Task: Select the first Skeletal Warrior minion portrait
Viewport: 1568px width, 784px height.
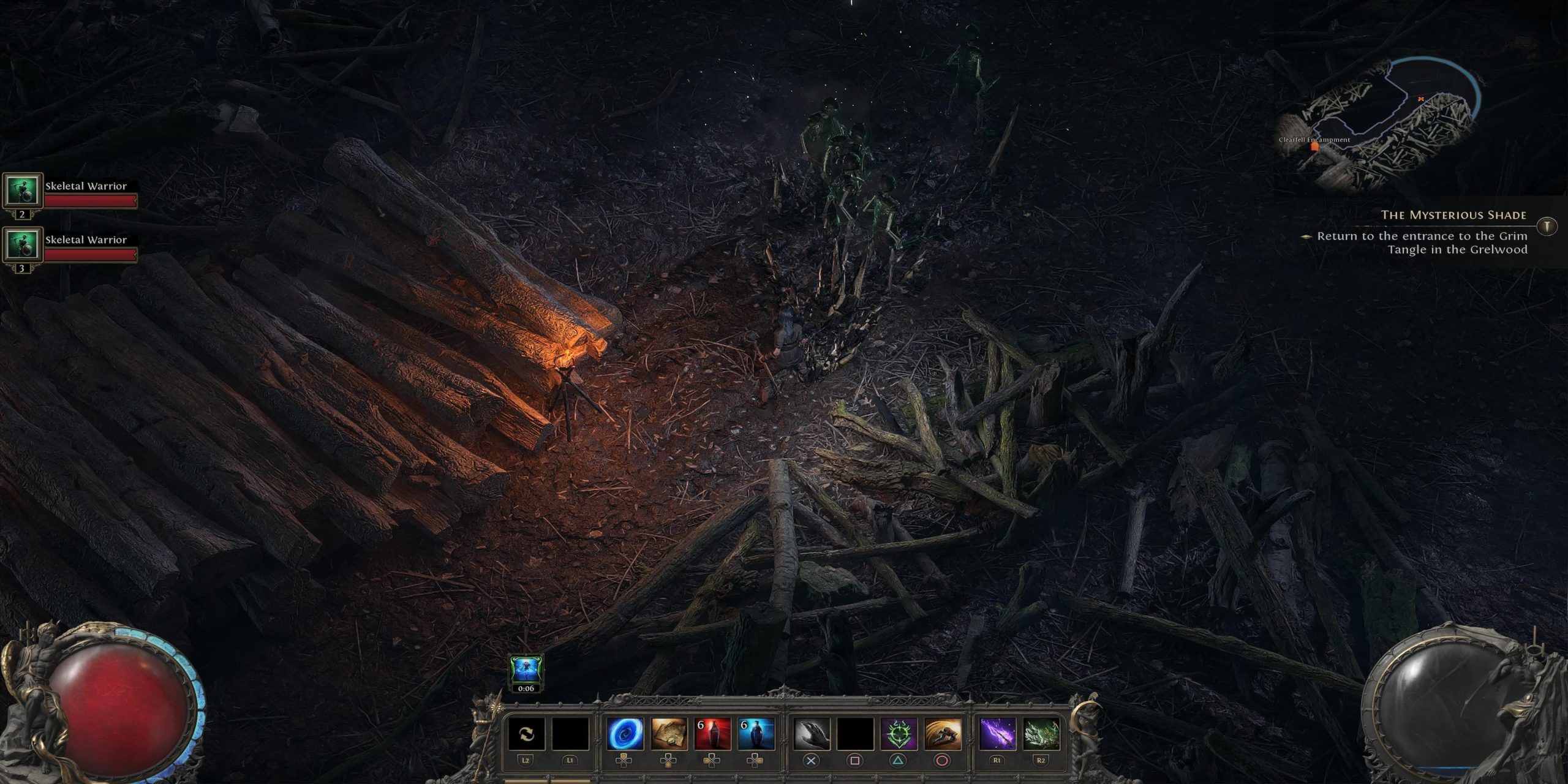Action: [x=23, y=191]
